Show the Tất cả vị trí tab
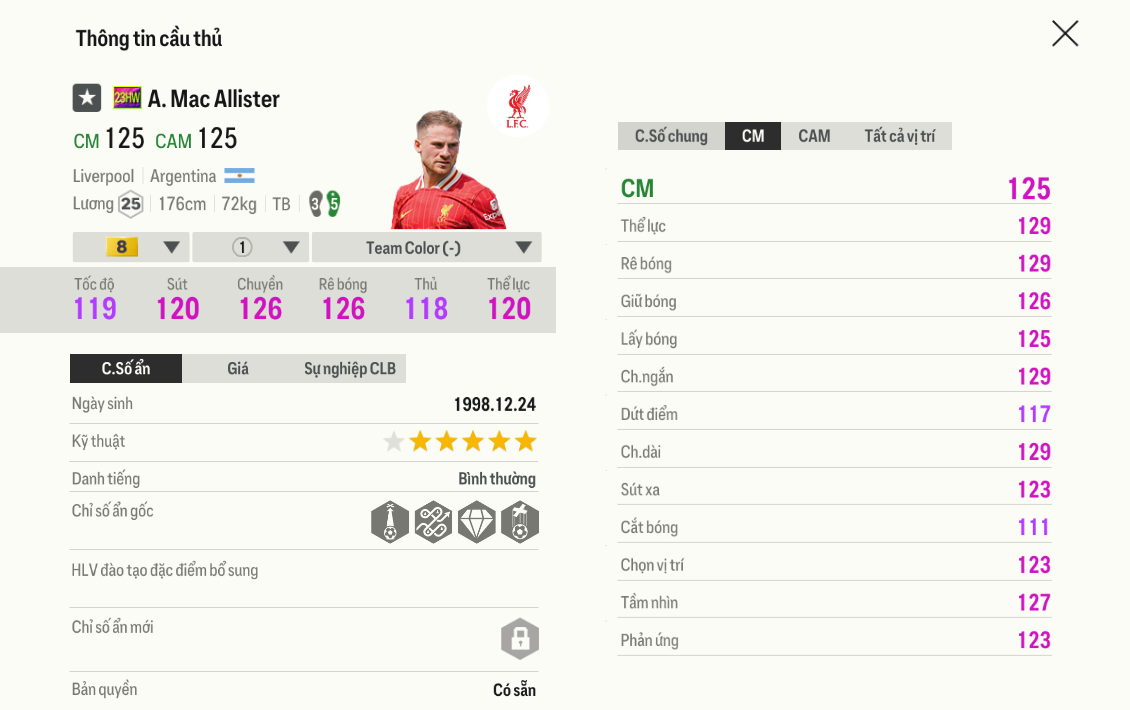 click(899, 136)
